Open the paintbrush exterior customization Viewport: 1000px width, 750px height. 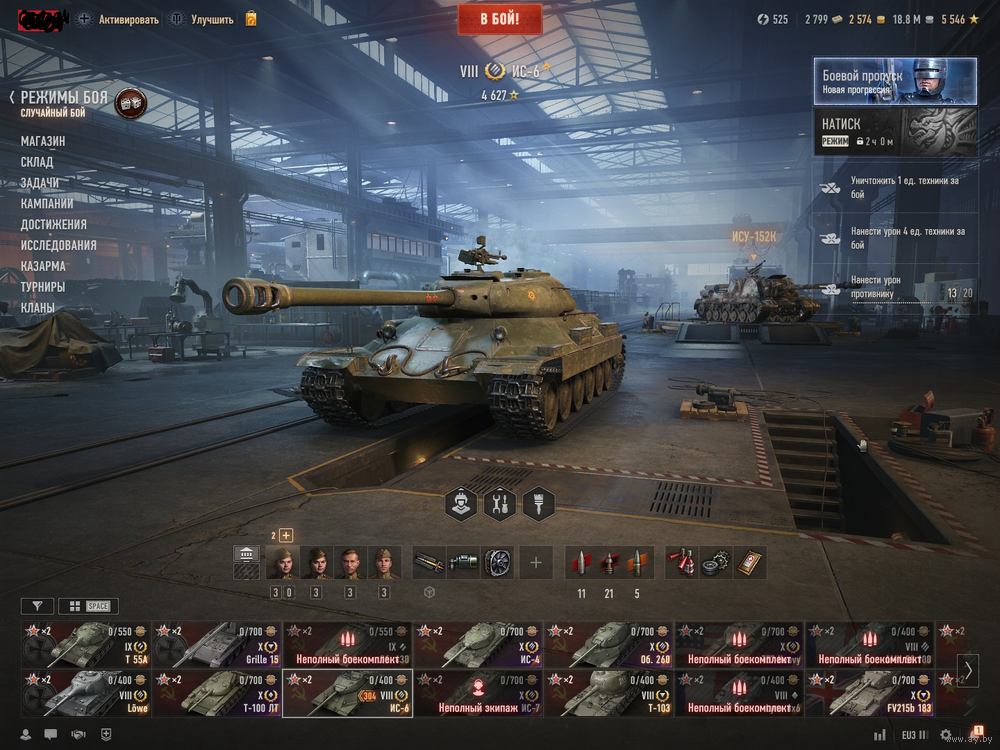click(x=538, y=504)
